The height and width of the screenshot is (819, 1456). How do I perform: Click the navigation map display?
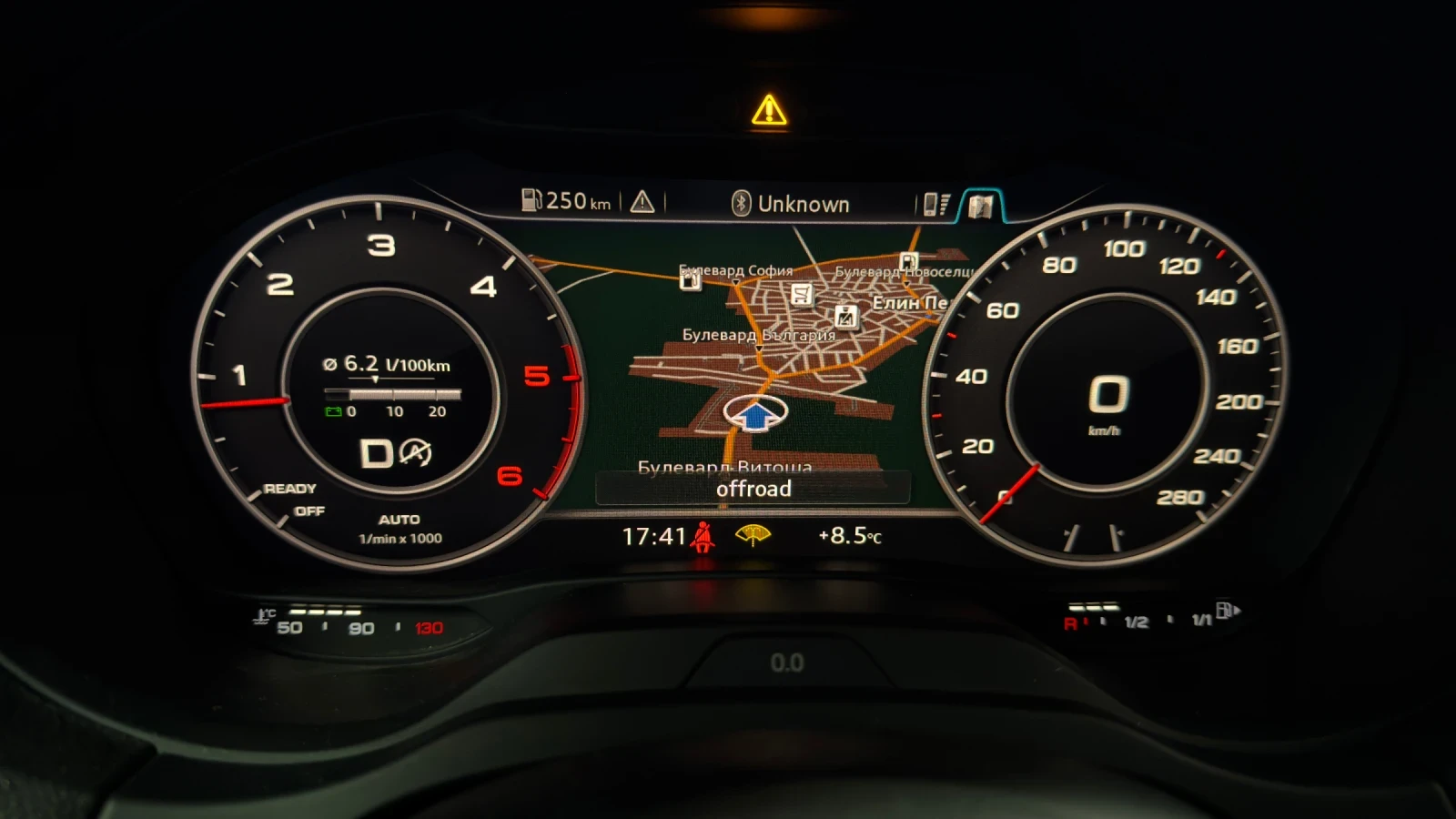(819, 382)
